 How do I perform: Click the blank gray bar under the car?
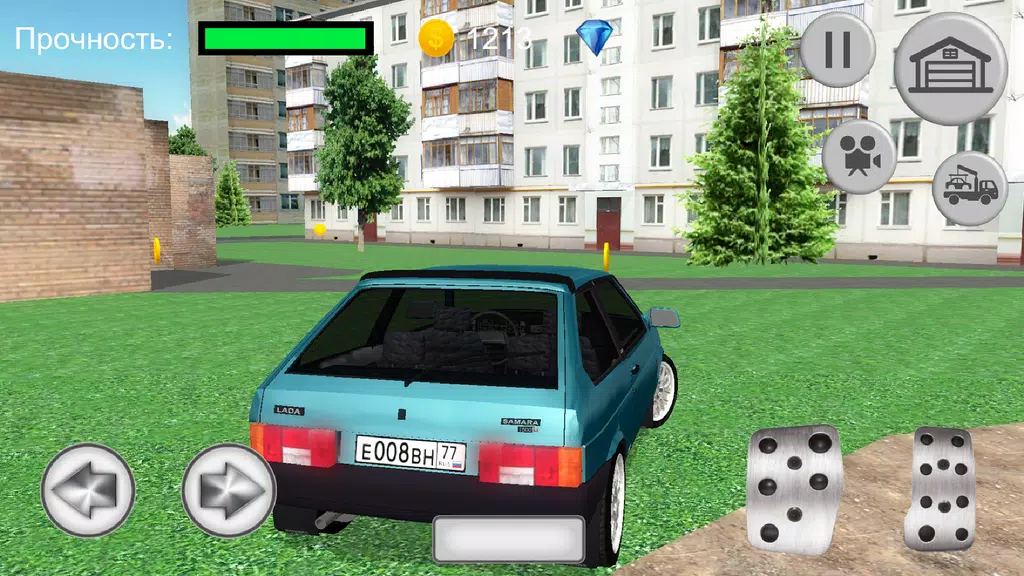(x=508, y=539)
